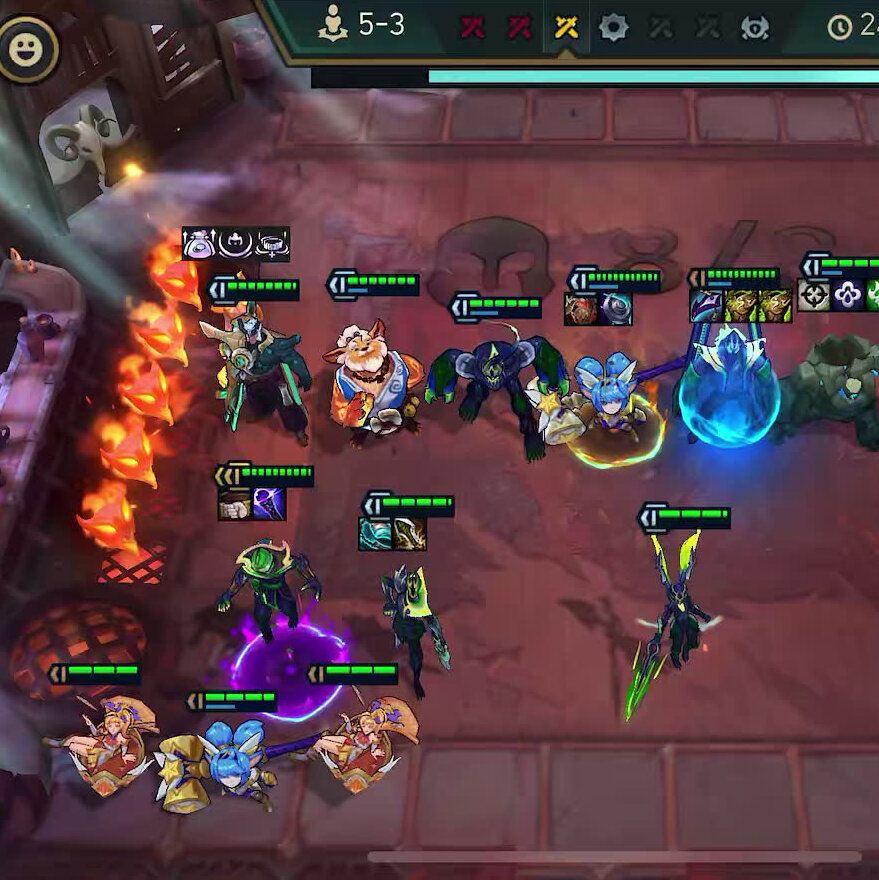
Task: Select the monster-face round marker in stage tracker
Action: (x=756, y=27)
